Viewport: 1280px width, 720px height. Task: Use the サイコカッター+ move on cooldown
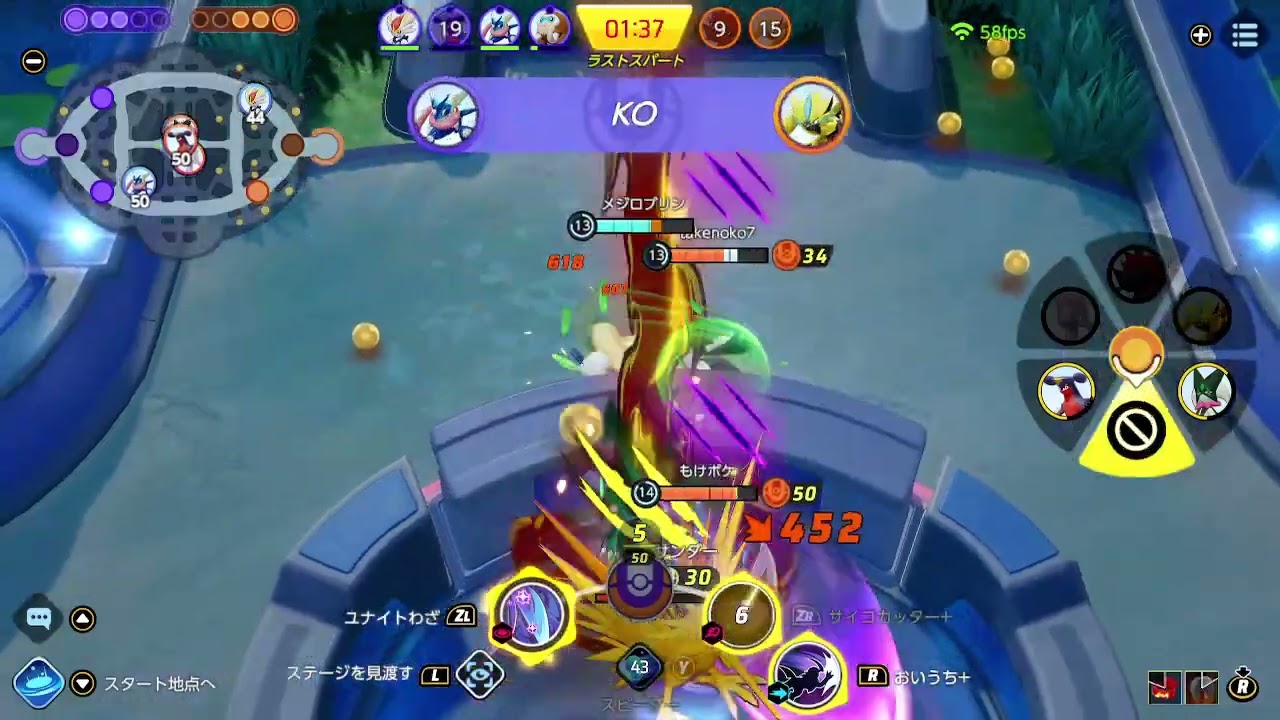[741, 615]
